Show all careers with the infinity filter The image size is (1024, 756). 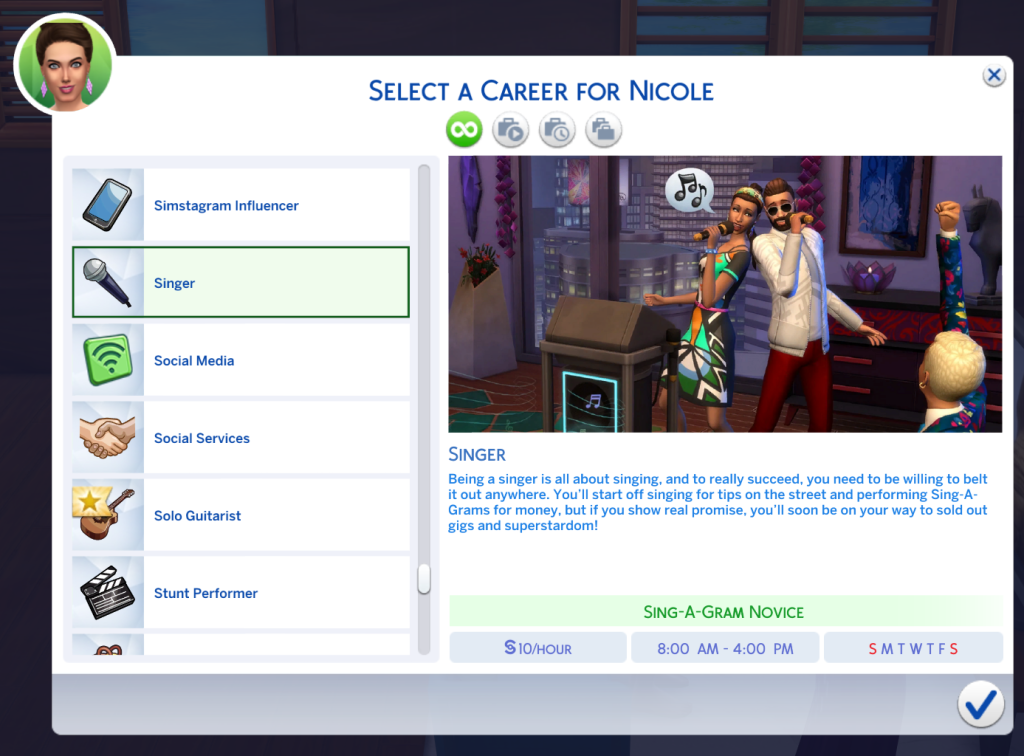coord(464,129)
